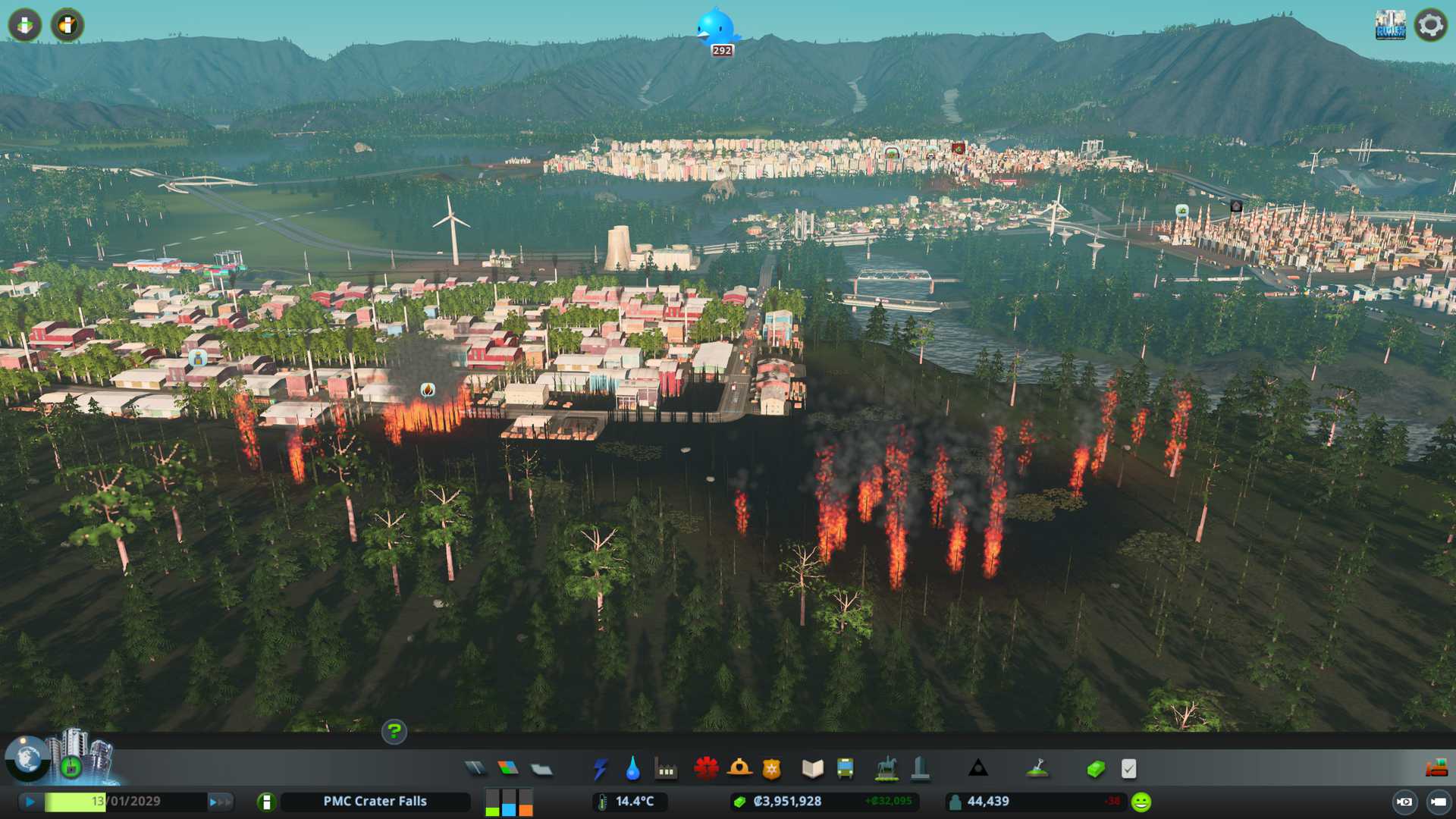Open the police badge menu
The height and width of the screenshot is (819, 1456).
pos(771,769)
